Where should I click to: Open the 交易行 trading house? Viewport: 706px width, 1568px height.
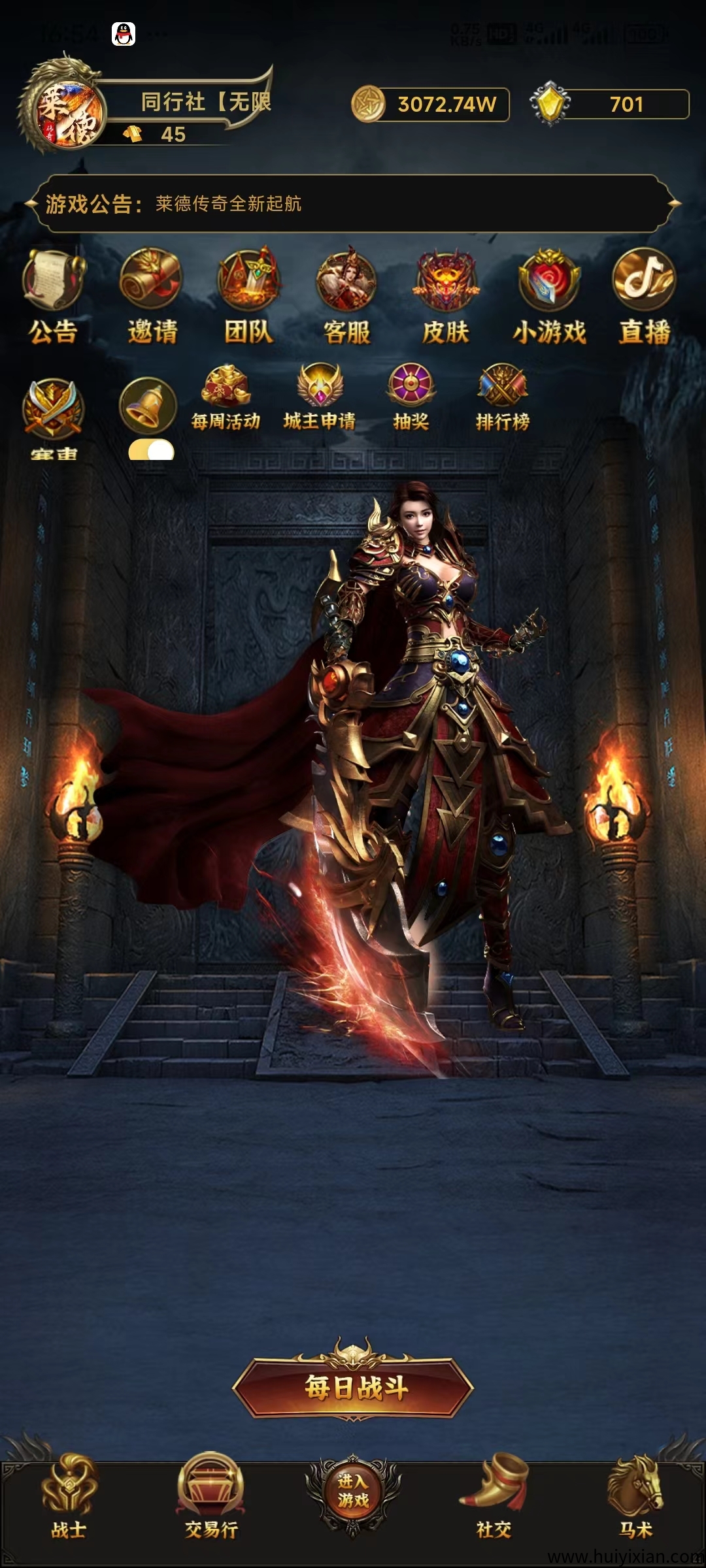[x=210, y=1495]
